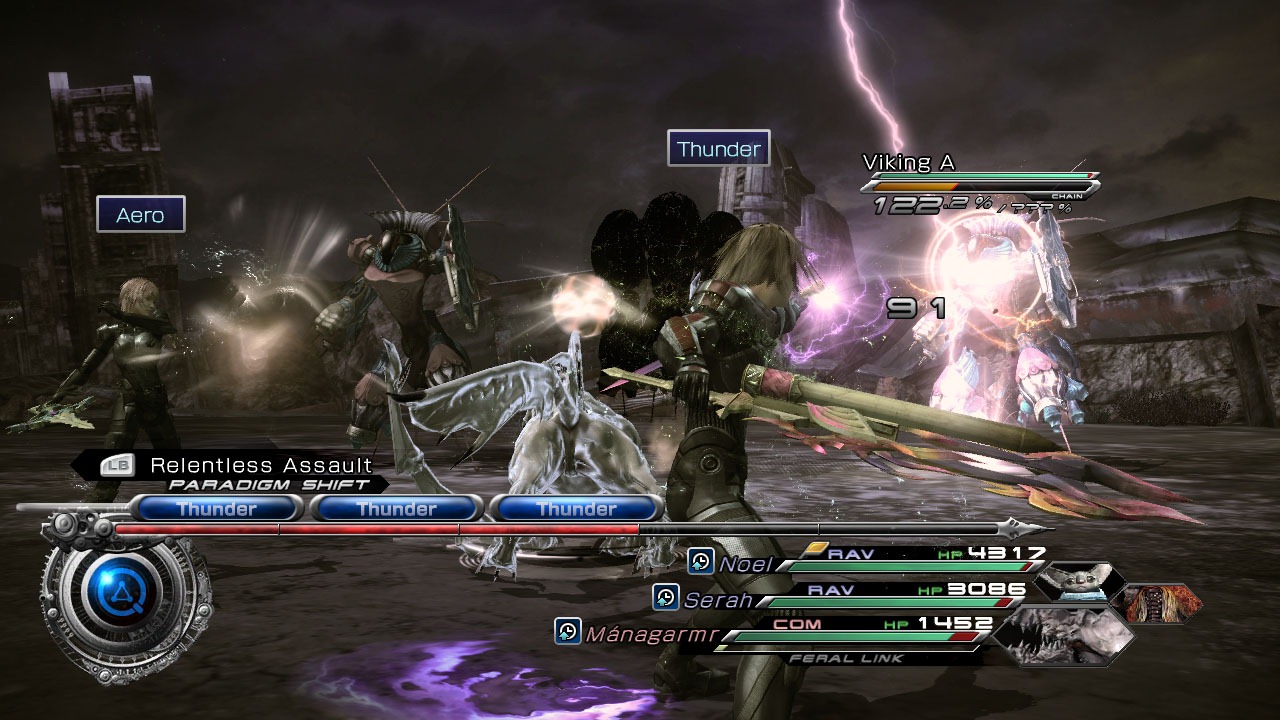This screenshot has width=1280, height=720.
Task: Activate the Feral Link label
Action: tap(845, 658)
